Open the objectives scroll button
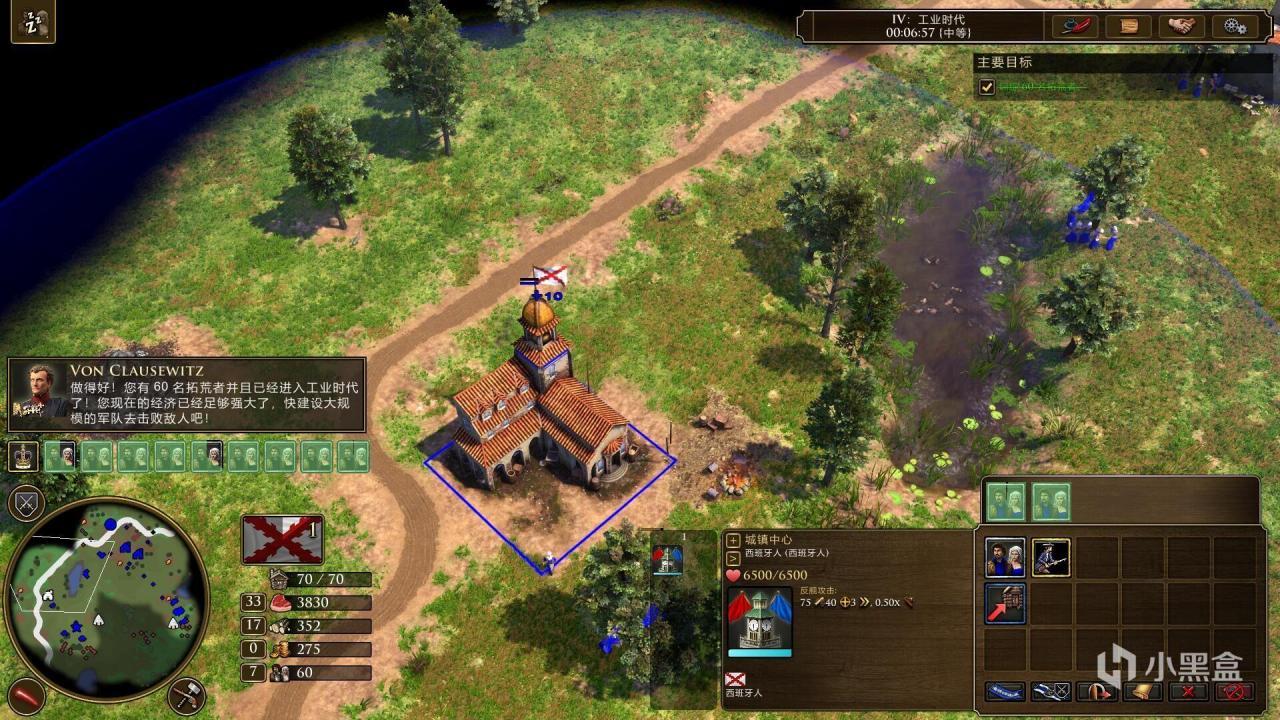The width and height of the screenshot is (1280, 720). point(1129,27)
